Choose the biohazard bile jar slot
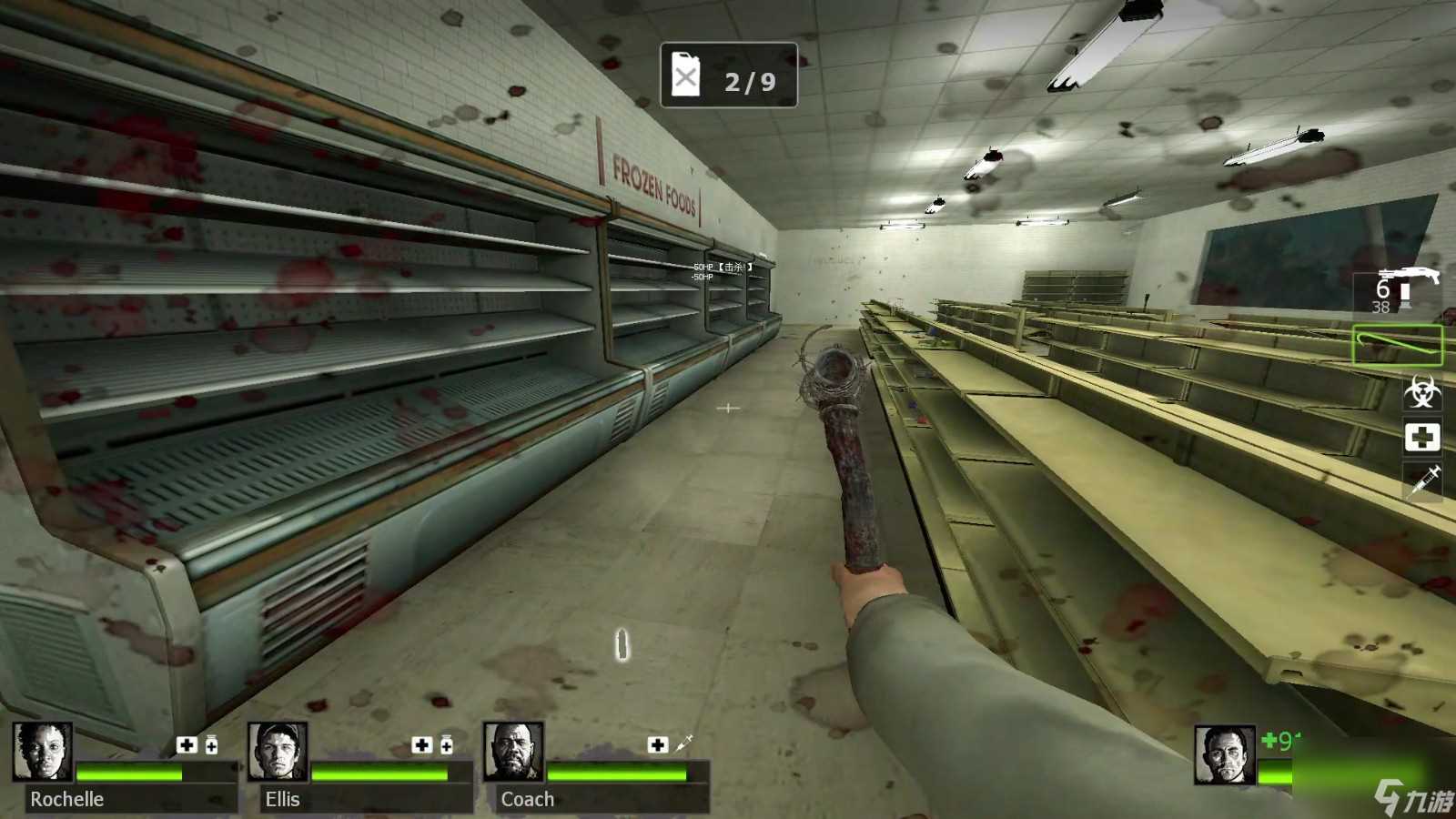The height and width of the screenshot is (819, 1456). 1421,392
